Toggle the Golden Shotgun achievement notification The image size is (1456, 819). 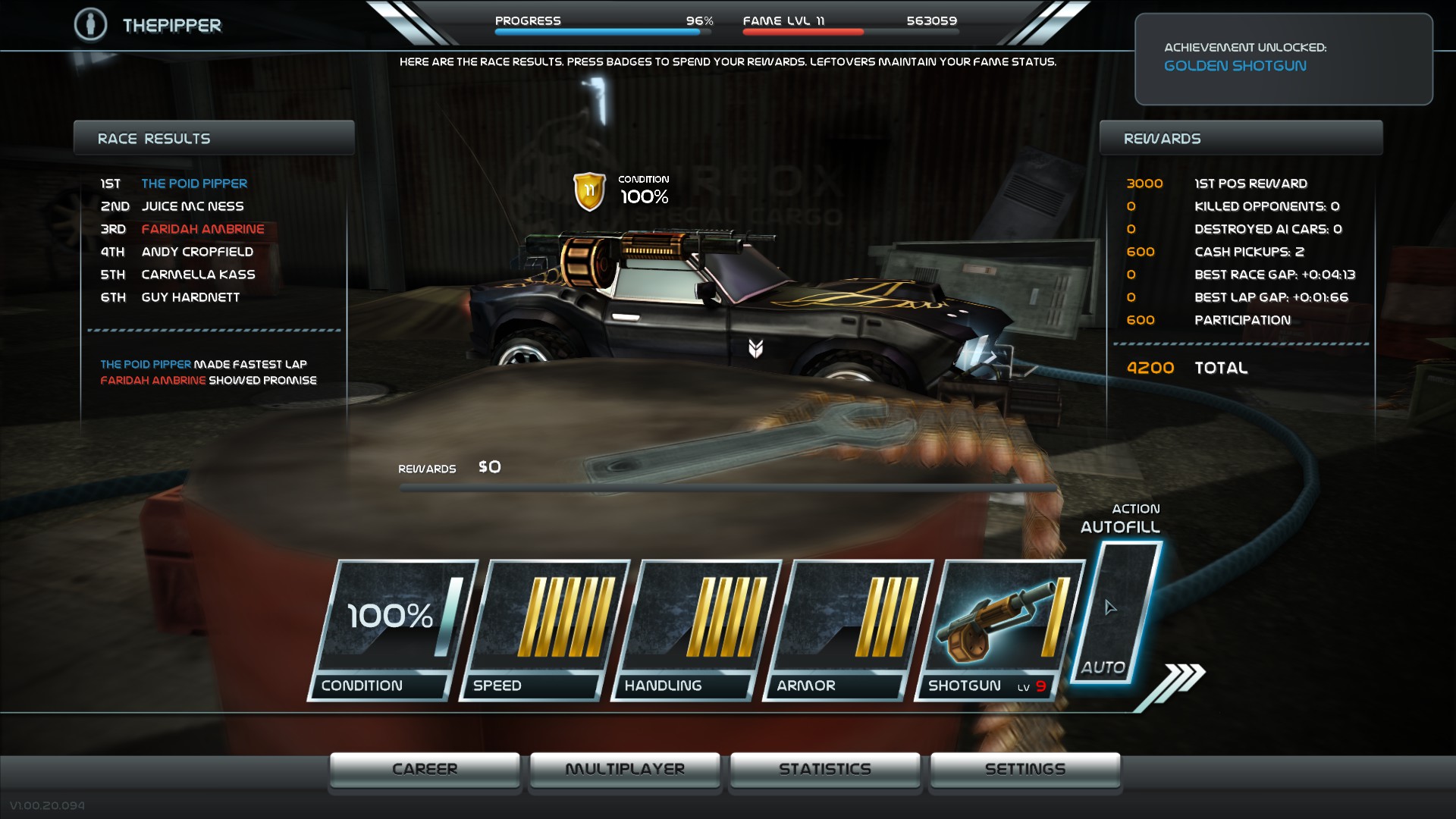coord(1285,58)
